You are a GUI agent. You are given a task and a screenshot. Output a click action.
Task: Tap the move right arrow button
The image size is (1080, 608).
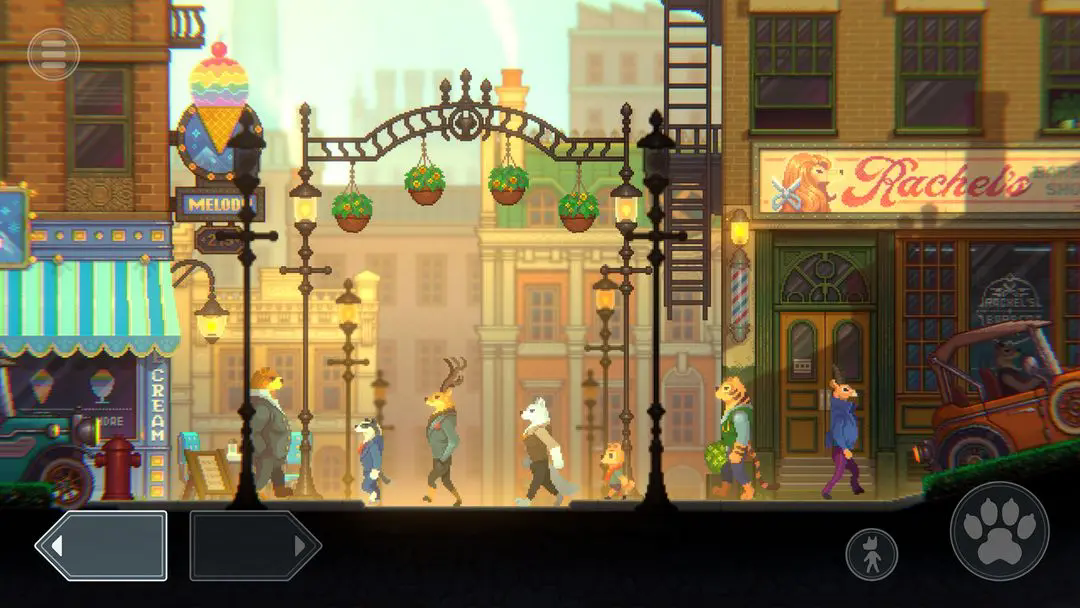255,546
